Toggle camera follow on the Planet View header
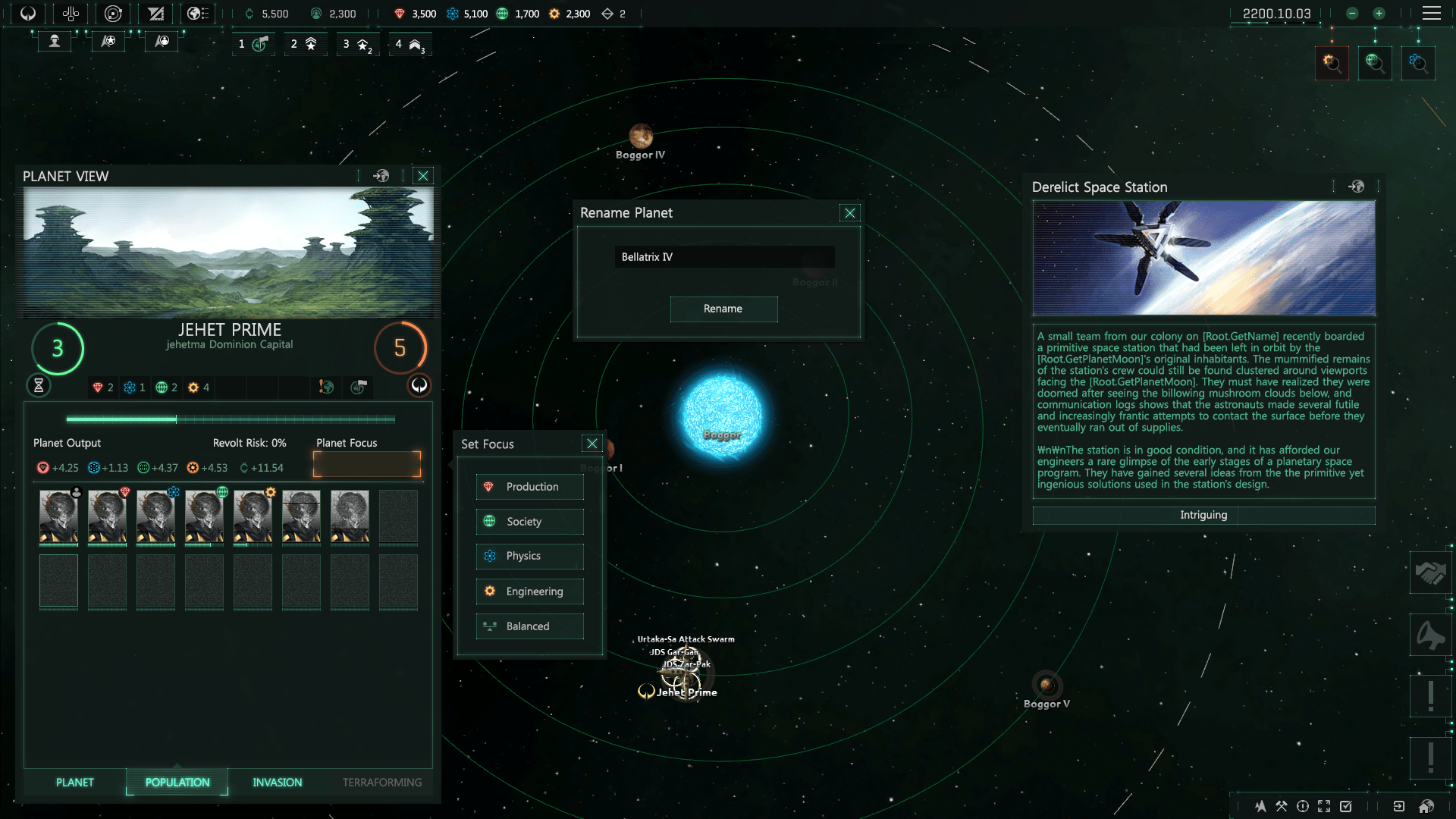 [381, 175]
